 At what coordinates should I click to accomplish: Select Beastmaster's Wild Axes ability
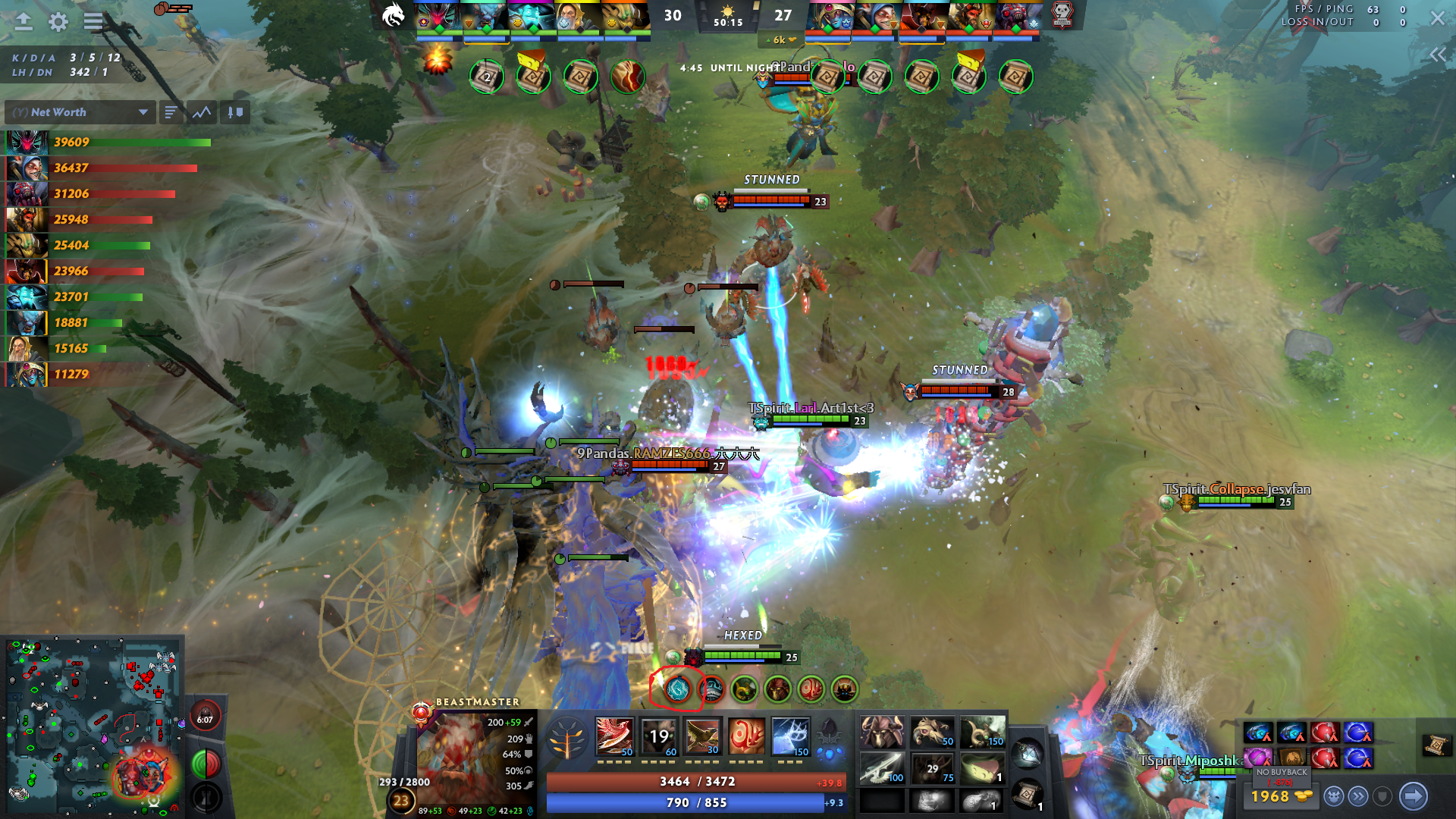click(x=614, y=736)
